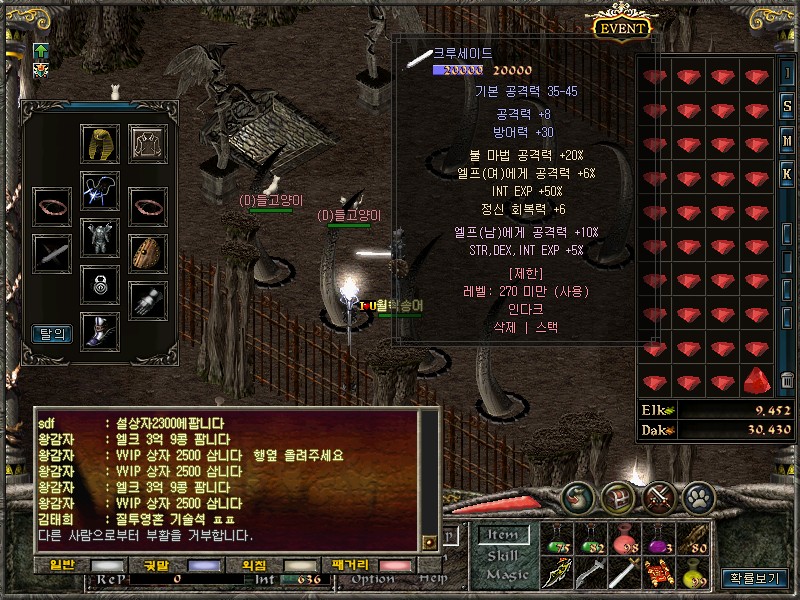This screenshot has height=600, width=800.
Task: Switch to the Skill quickbar tab
Action: tap(501, 555)
